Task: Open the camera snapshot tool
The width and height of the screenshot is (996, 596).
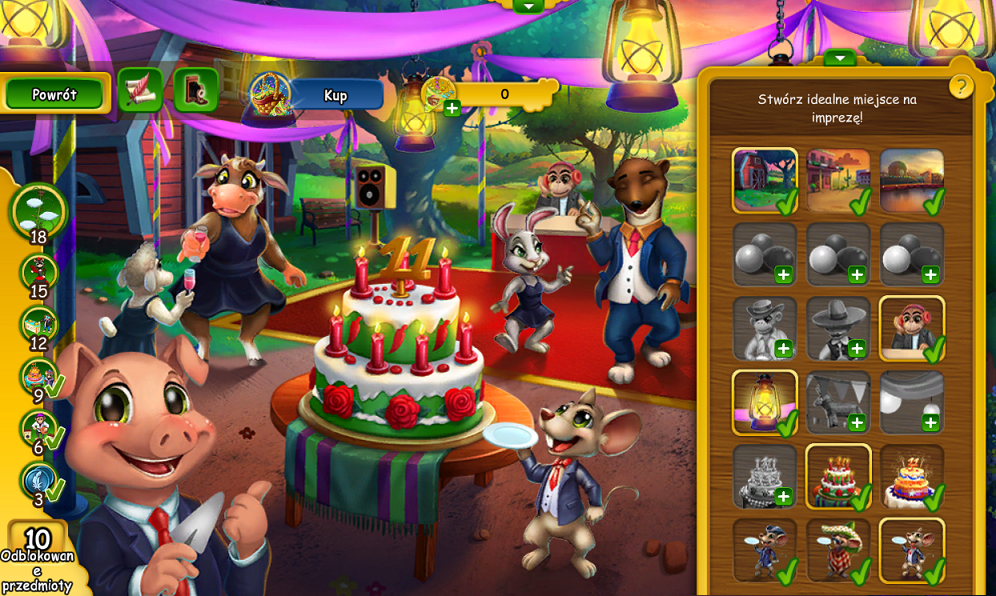Action: point(196,90)
